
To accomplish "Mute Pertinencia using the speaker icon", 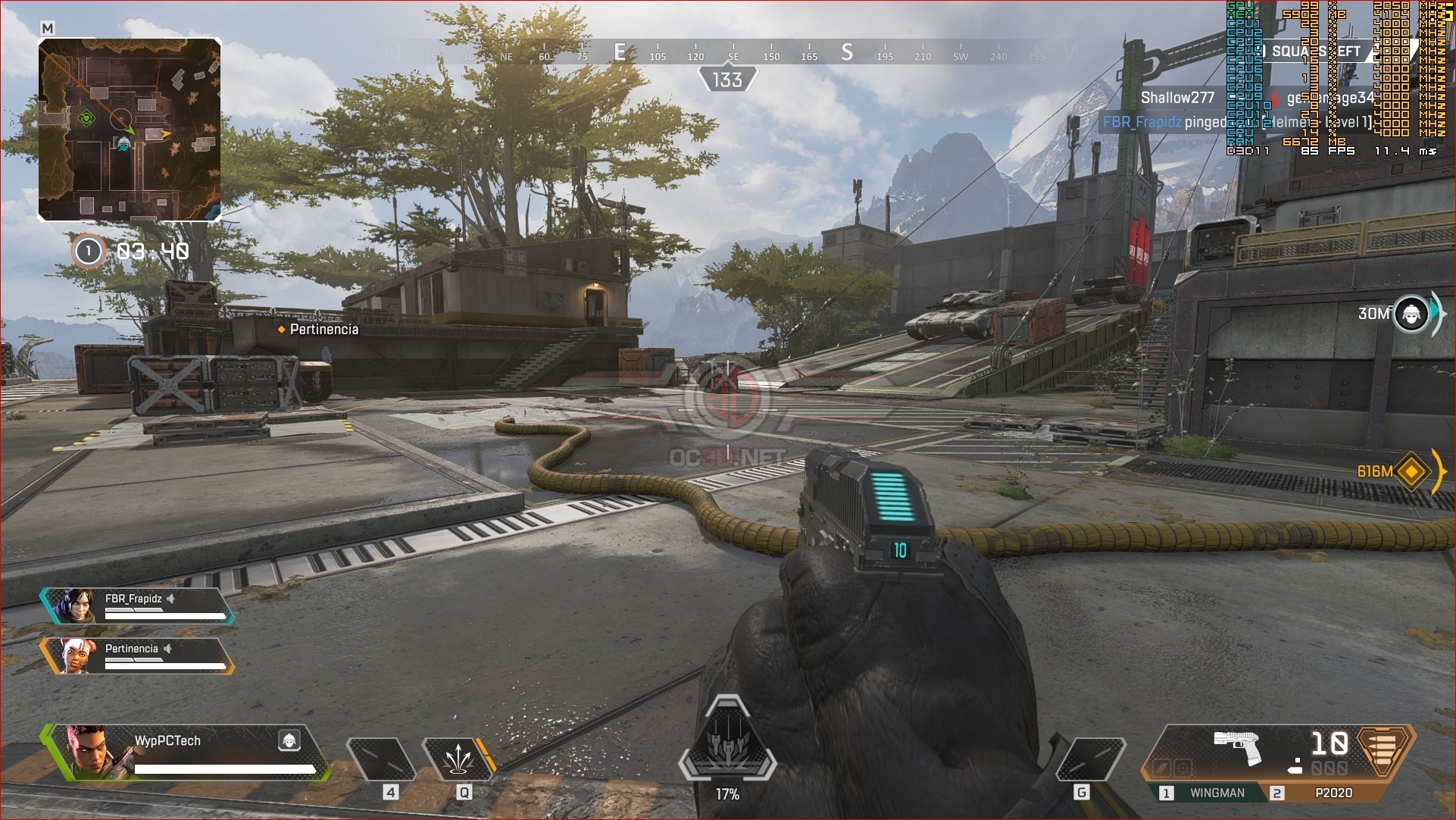I will [x=167, y=648].
